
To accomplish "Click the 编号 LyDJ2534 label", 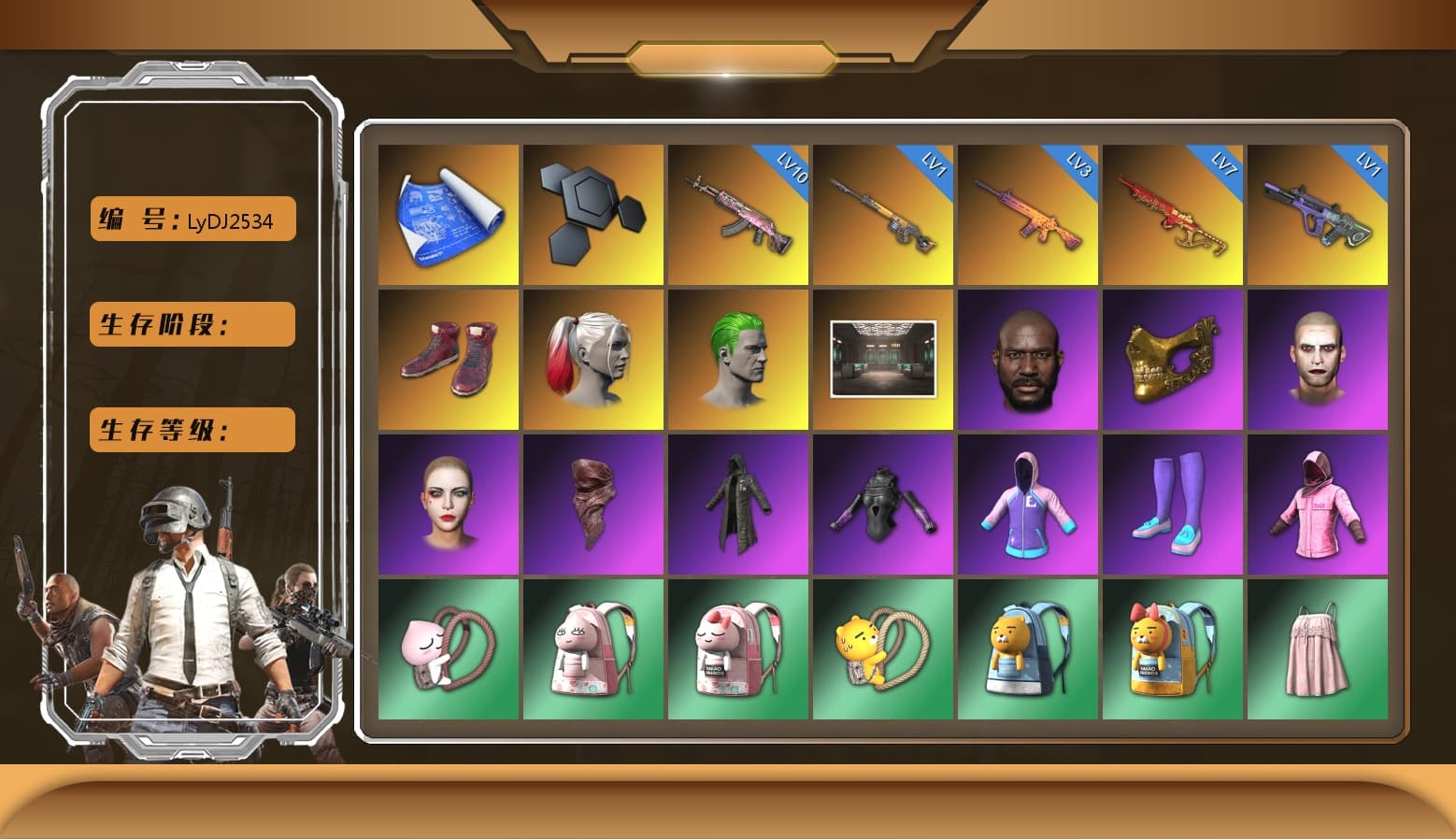I will click(191, 219).
